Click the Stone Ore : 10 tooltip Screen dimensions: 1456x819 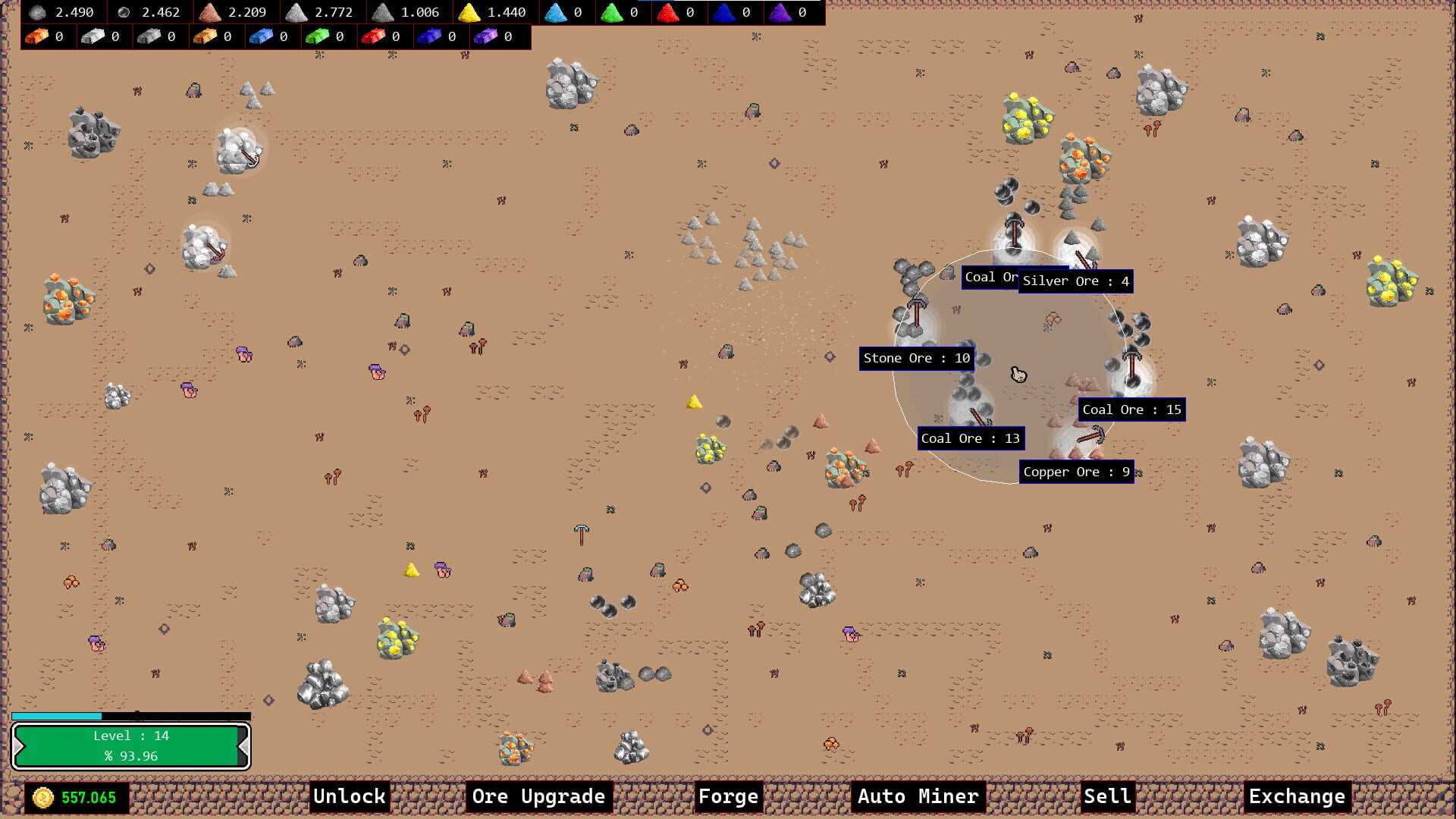tap(916, 358)
